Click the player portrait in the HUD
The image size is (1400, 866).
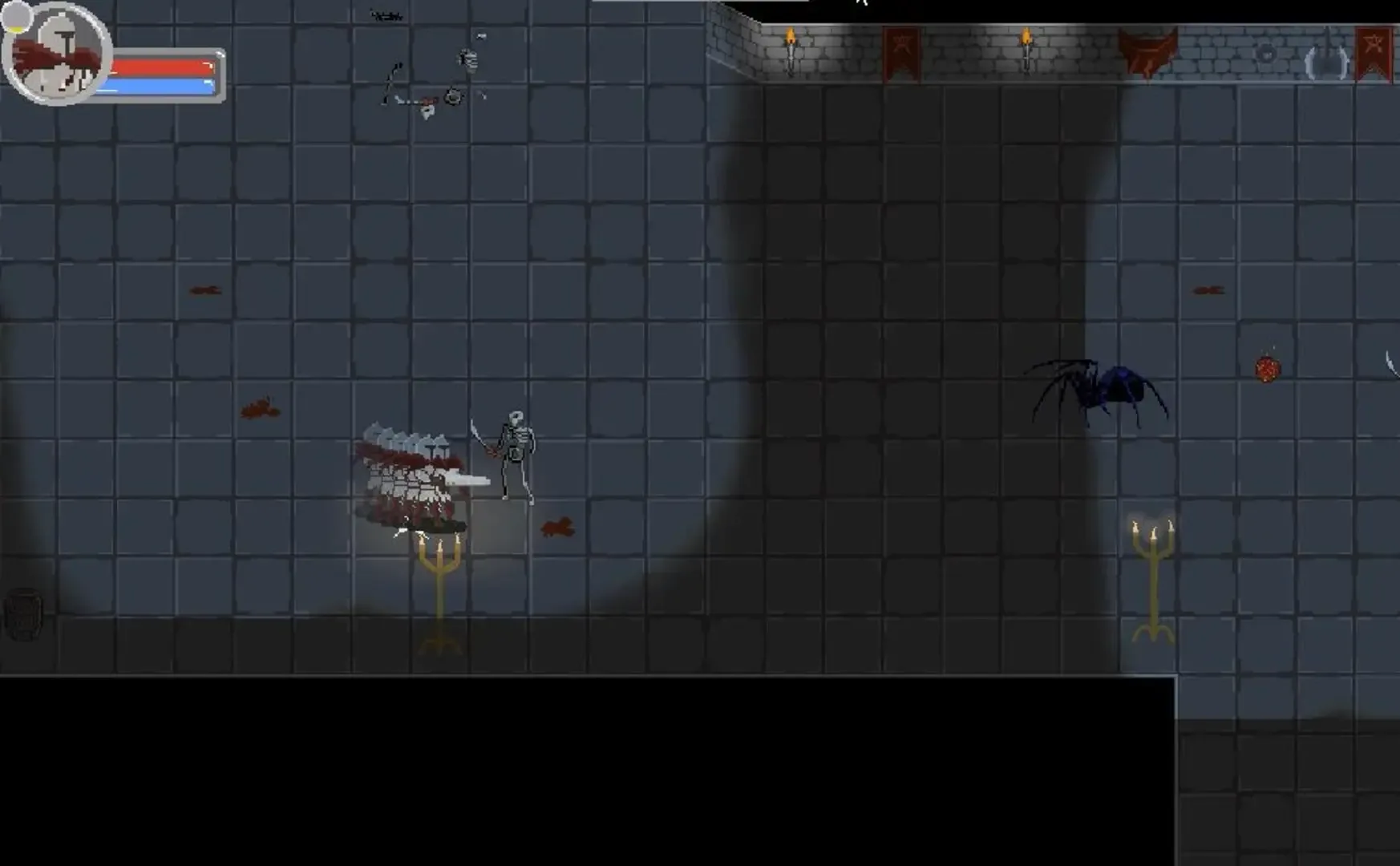[56, 56]
